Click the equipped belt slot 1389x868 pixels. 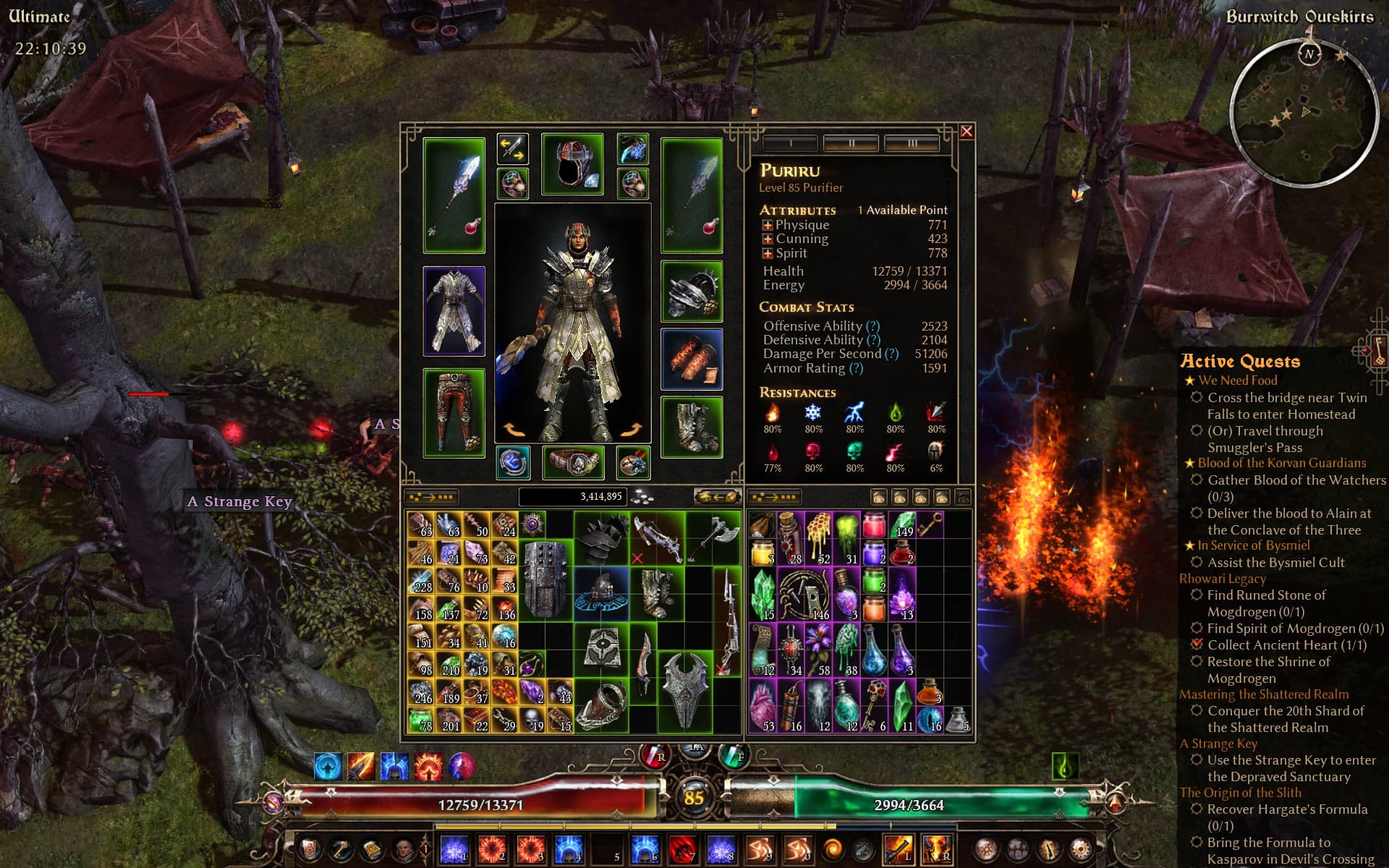click(x=573, y=463)
